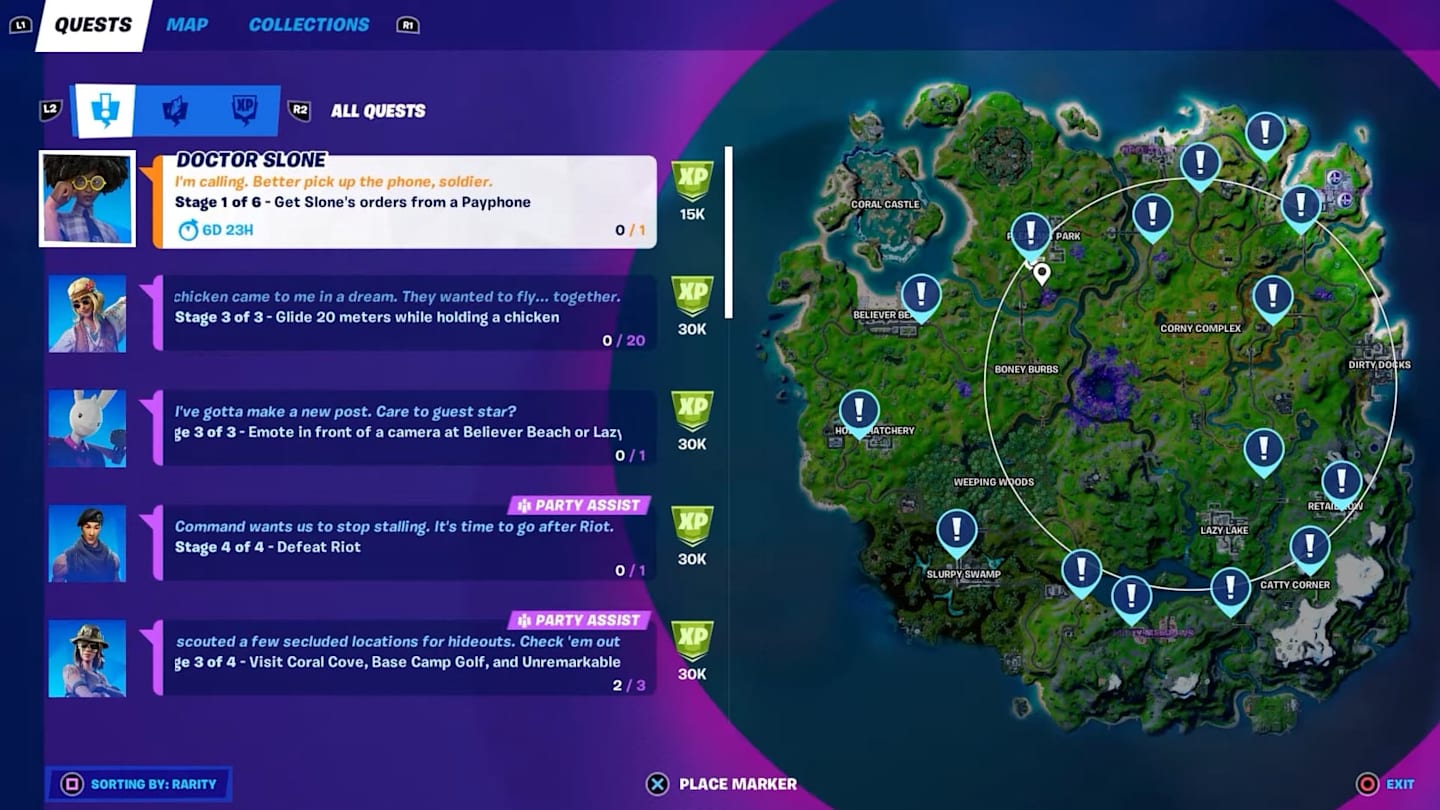Select the QUESTS tab
1440x810 pixels.
[x=91, y=24]
